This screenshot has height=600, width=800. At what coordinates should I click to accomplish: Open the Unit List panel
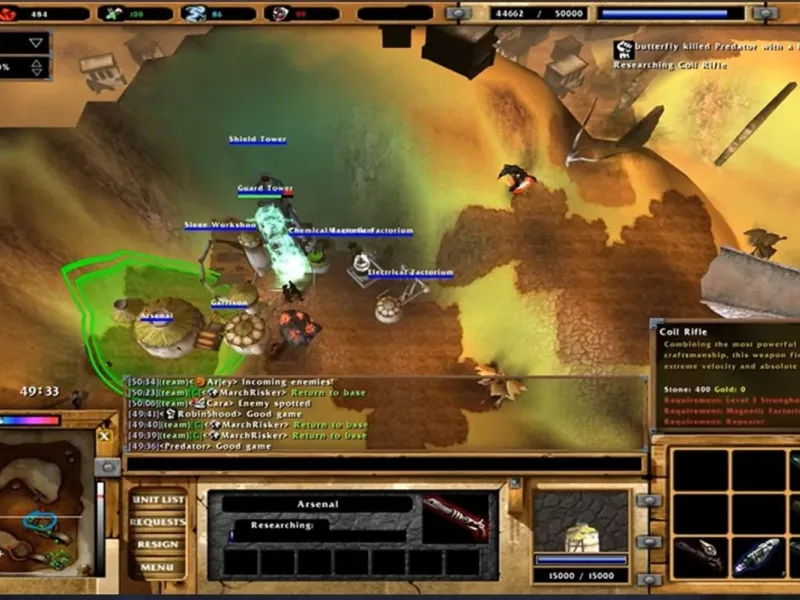tap(158, 500)
